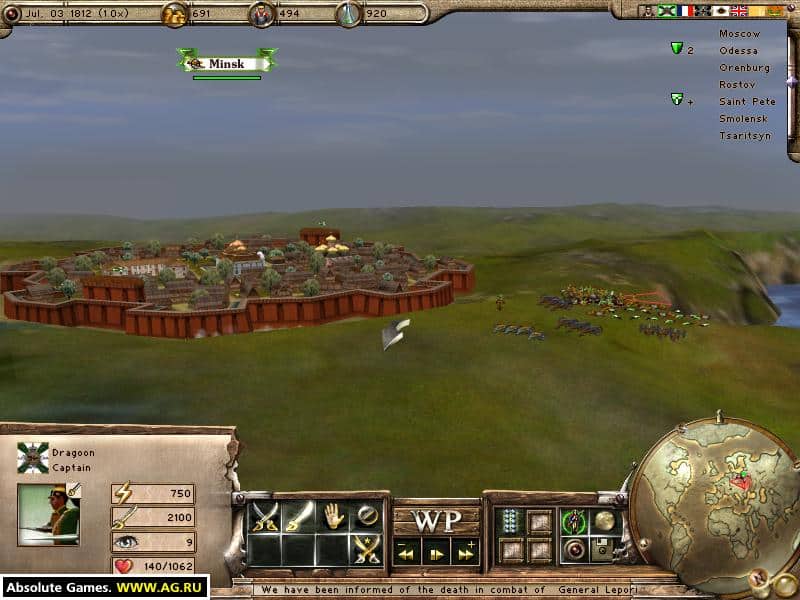This screenshot has height=600, width=800.
Task: Choose Odessa from the city list
Action: [738, 50]
